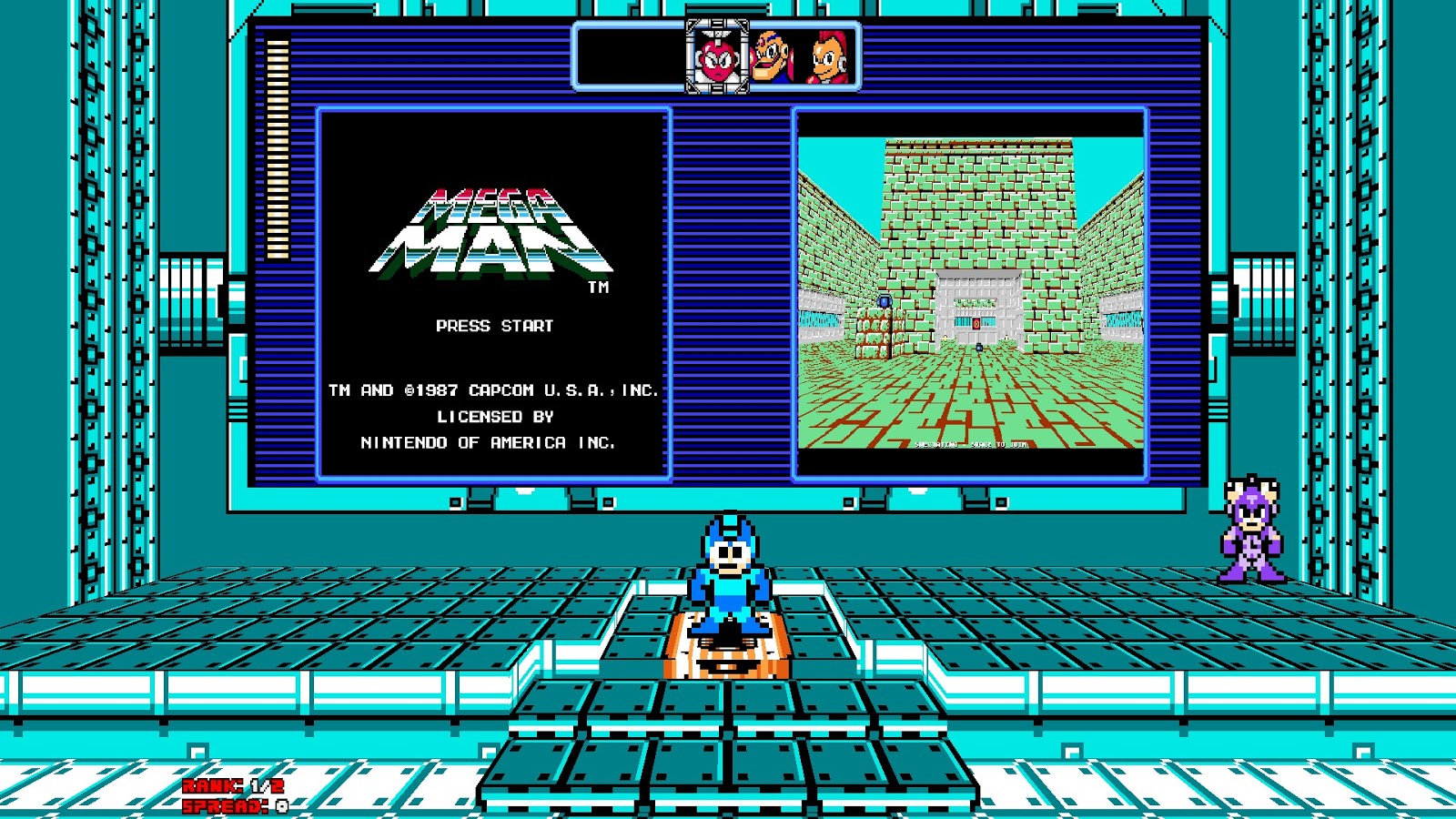Screen dimensions: 1456x819
Task: Click the TM symbol under the logo
Action: point(598,288)
